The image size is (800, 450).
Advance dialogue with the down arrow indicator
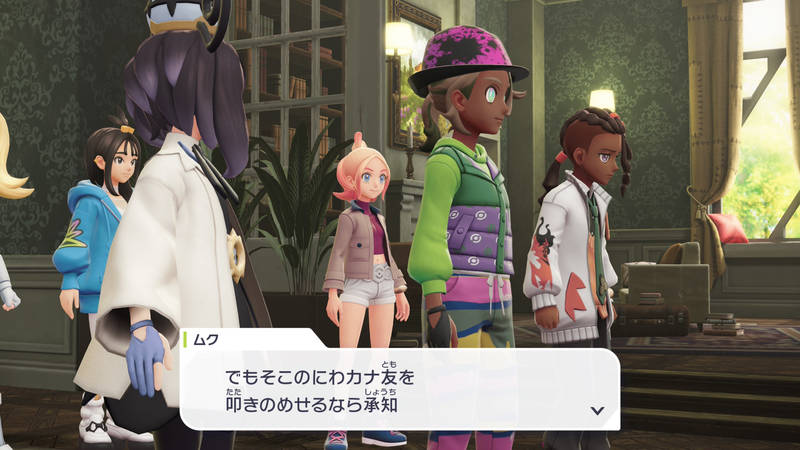click(597, 410)
